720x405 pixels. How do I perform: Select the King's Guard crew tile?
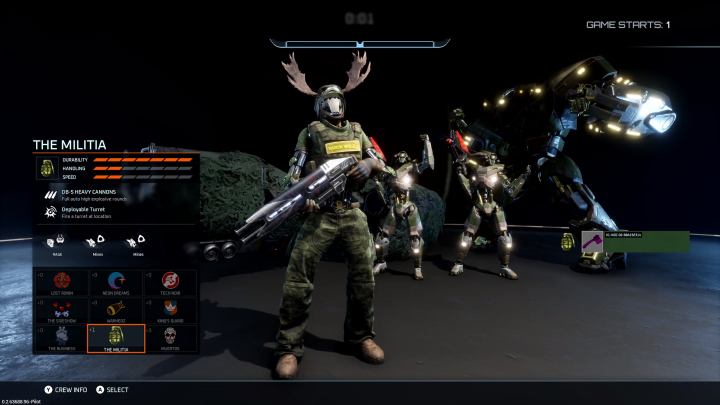point(172,310)
